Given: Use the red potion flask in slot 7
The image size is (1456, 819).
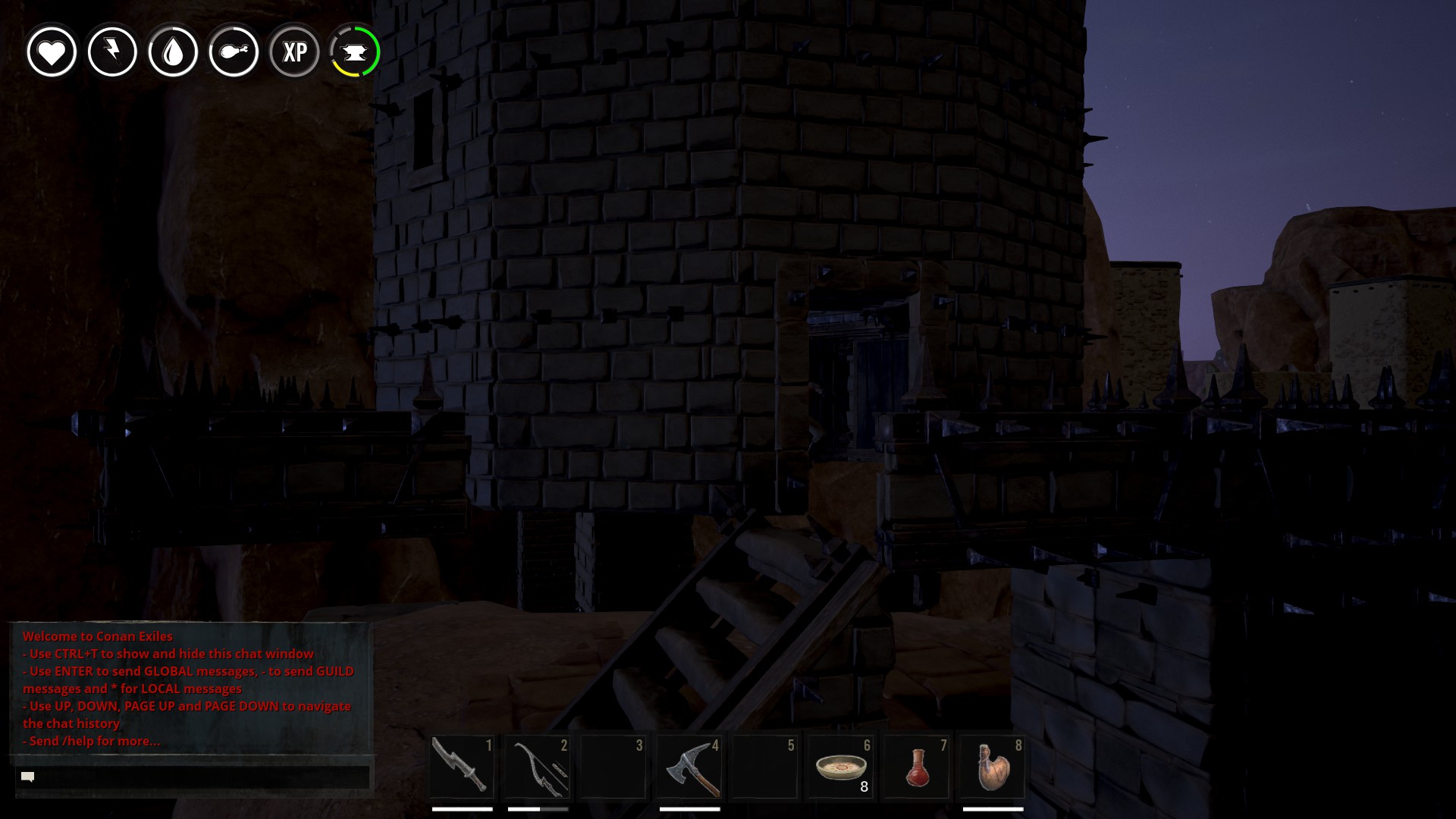Looking at the screenshot, I should click(x=917, y=767).
